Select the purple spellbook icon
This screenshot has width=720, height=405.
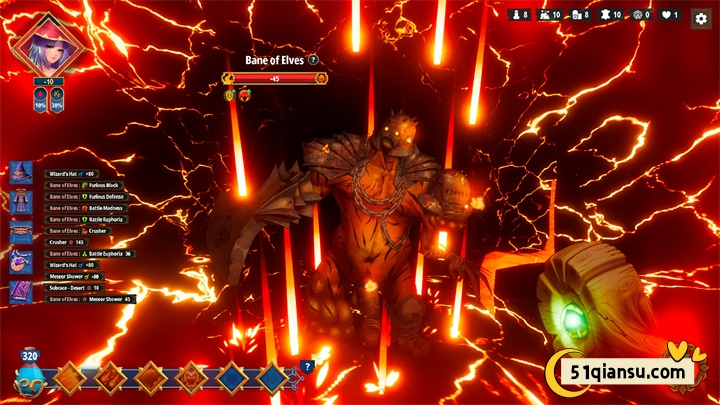pyautogui.click(x=21, y=292)
